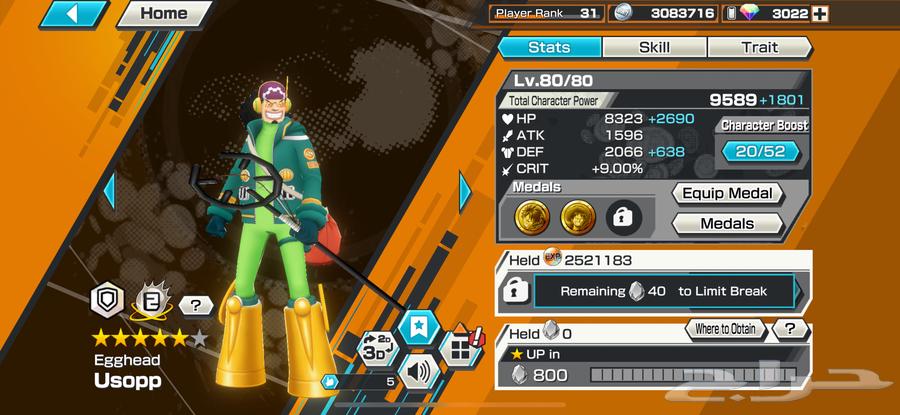The width and height of the screenshot is (900, 415).
Task: Open the Medals list
Action: click(x=726, y=224)
